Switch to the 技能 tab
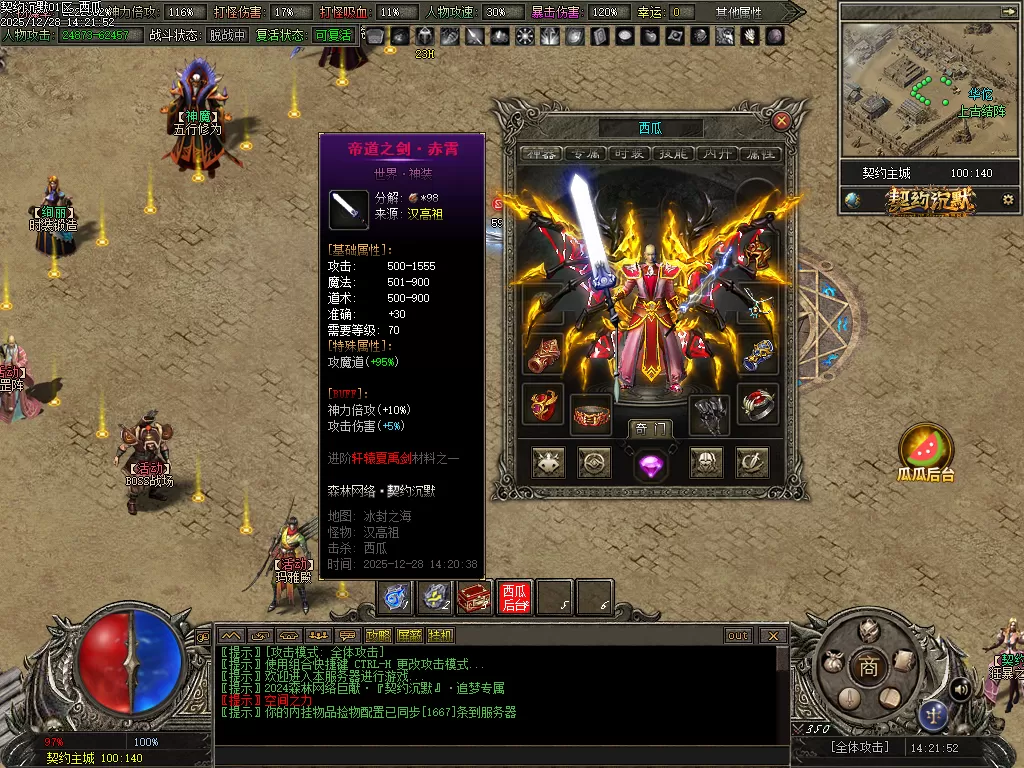 pos(674,153)
